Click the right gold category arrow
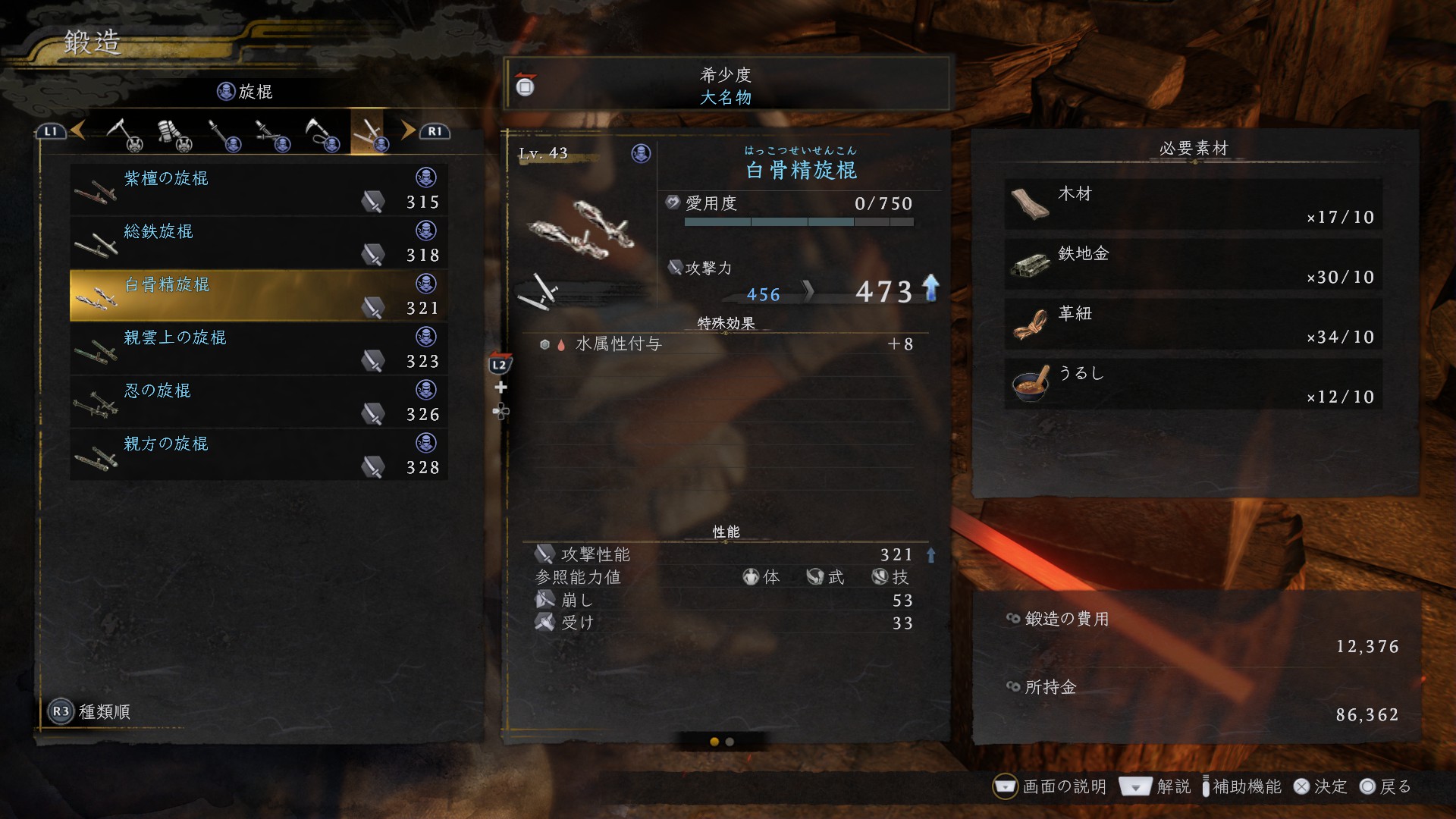The width and height of the screenshot is (1456, 819). (408, 130)
